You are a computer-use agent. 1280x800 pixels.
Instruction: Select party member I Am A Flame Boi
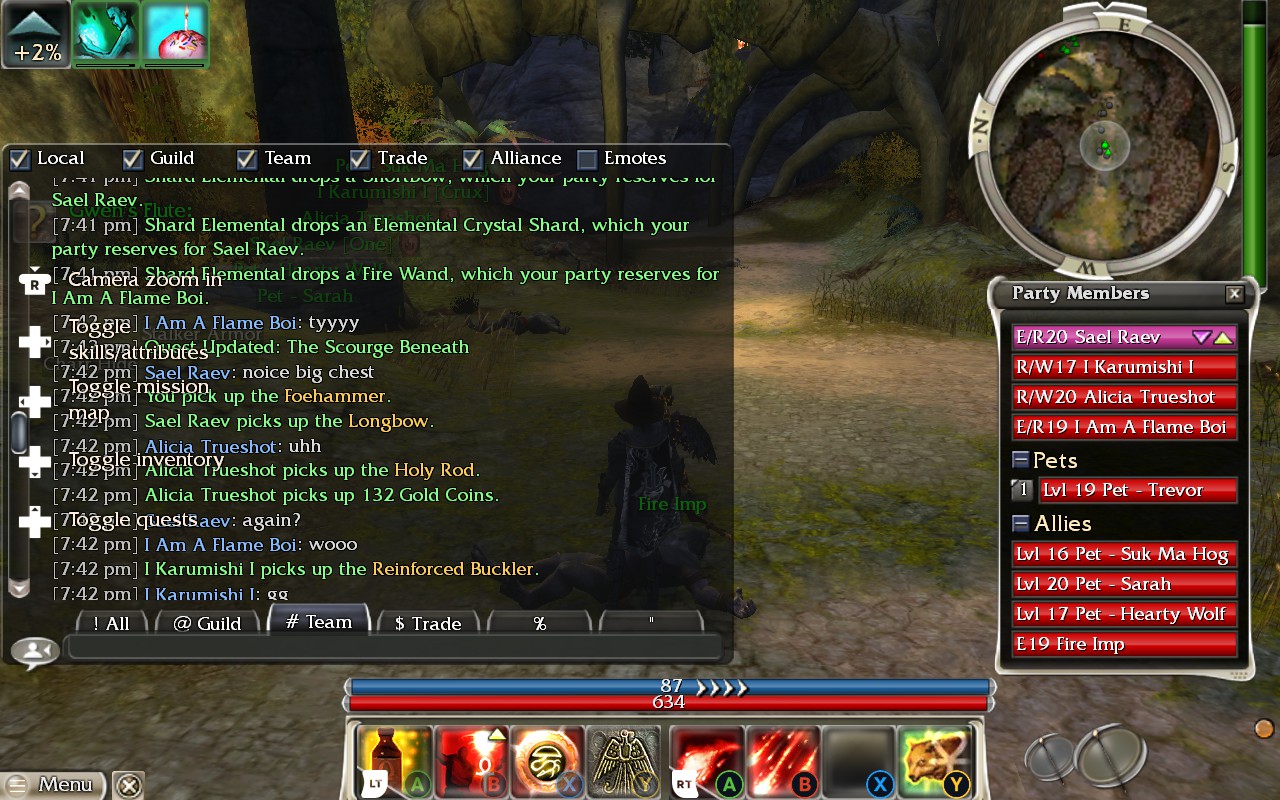pyautogui.click(x=1124, y=427)
